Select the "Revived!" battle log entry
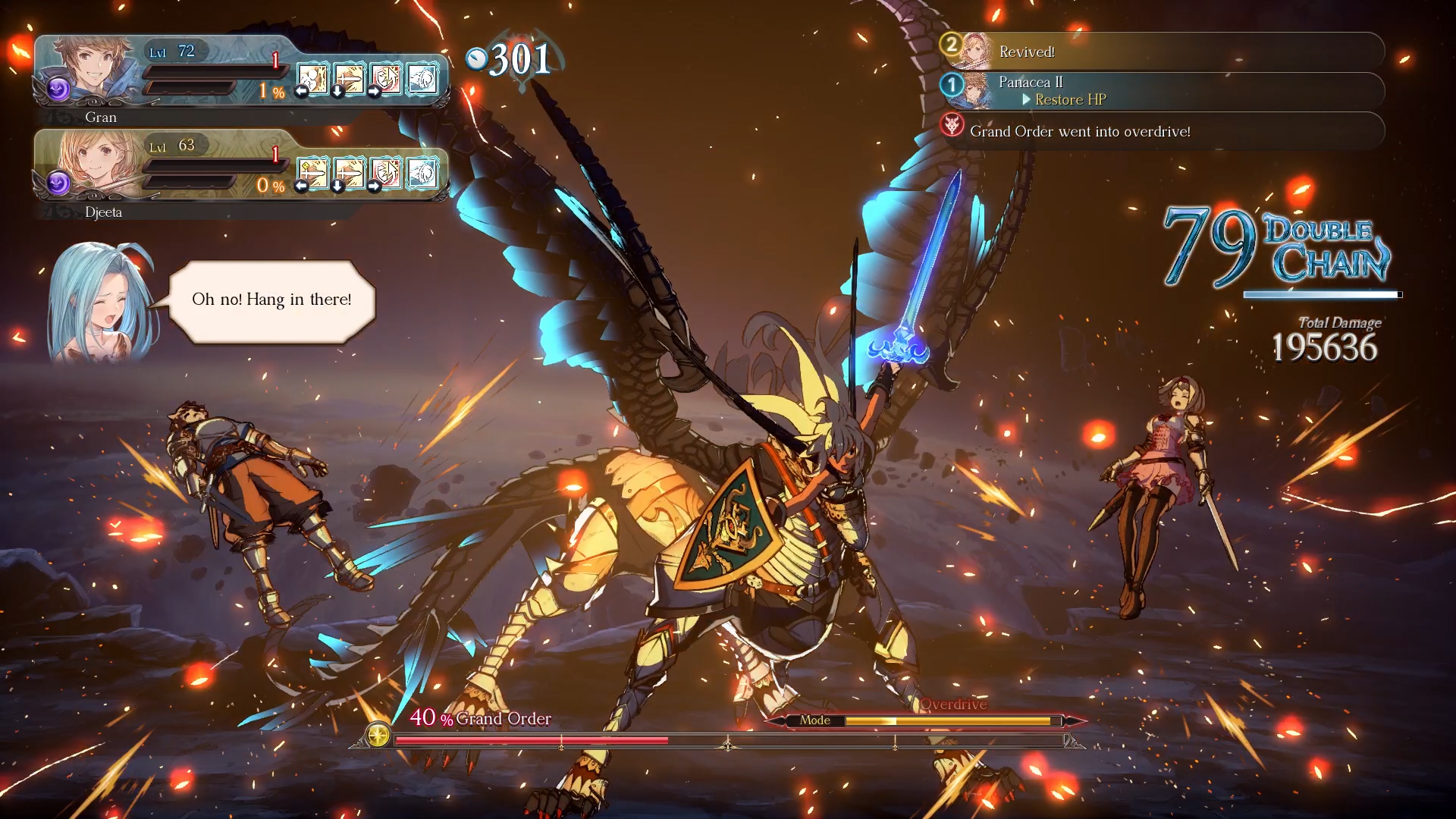 click(1162, 52)
